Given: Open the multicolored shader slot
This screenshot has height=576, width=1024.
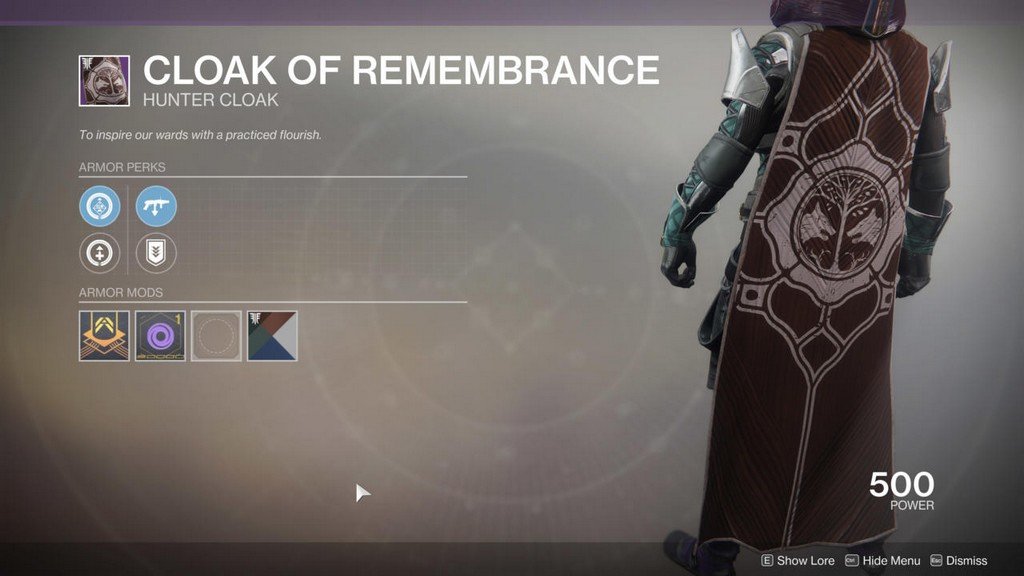Looking at the screenshot, I should coord(272,335).
